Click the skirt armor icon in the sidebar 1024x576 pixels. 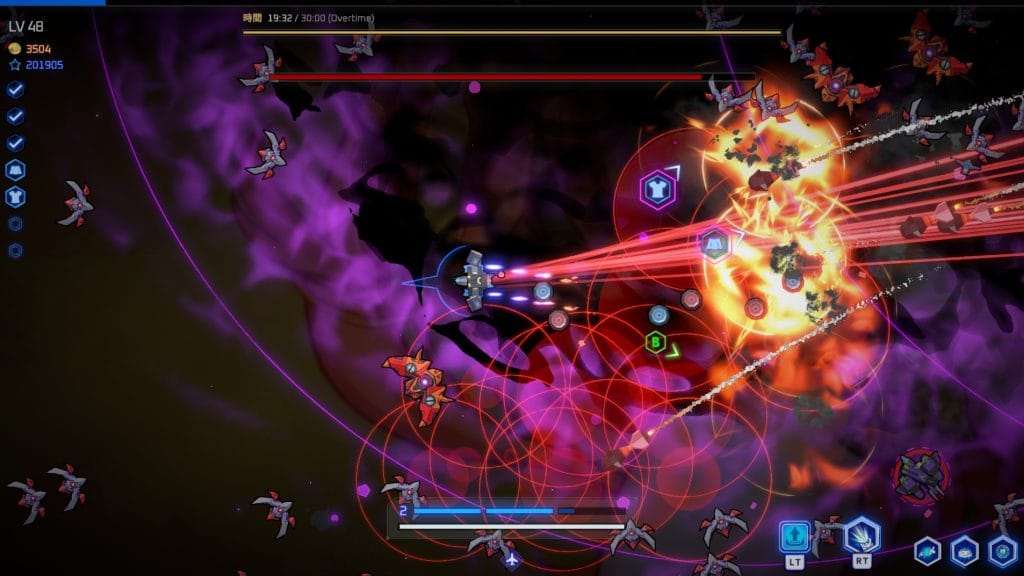coord(16,170)
